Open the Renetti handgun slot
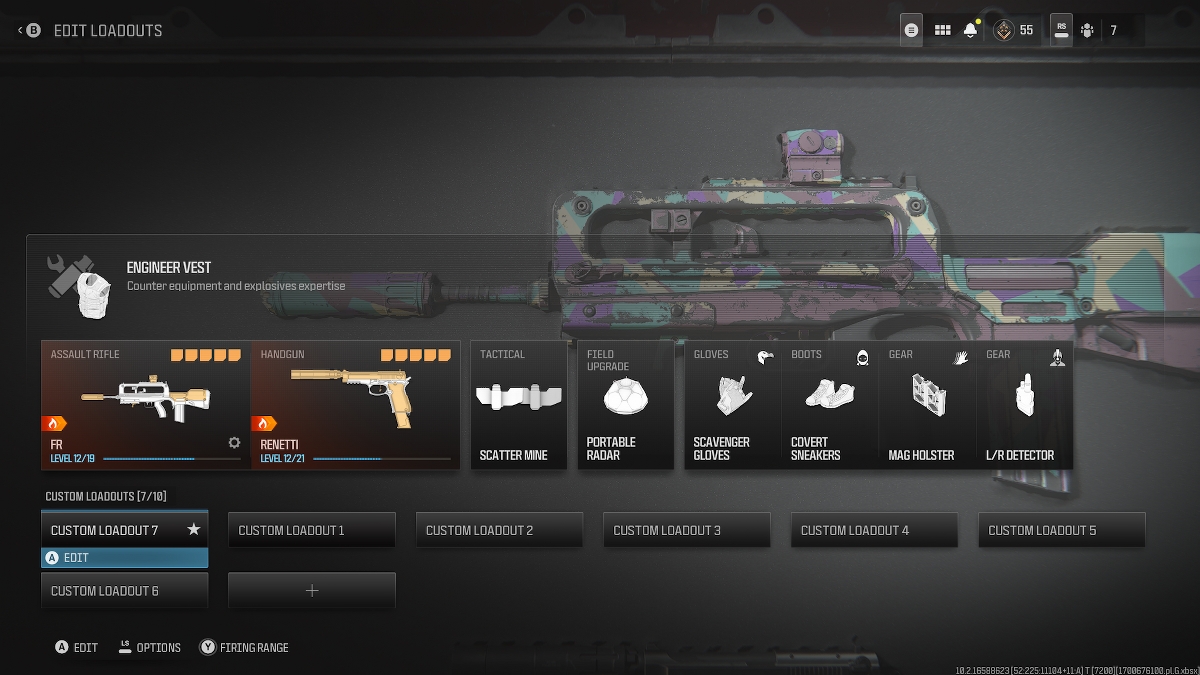The width and height of the screenshot is (1200, 675). click(x=355, y=404)
